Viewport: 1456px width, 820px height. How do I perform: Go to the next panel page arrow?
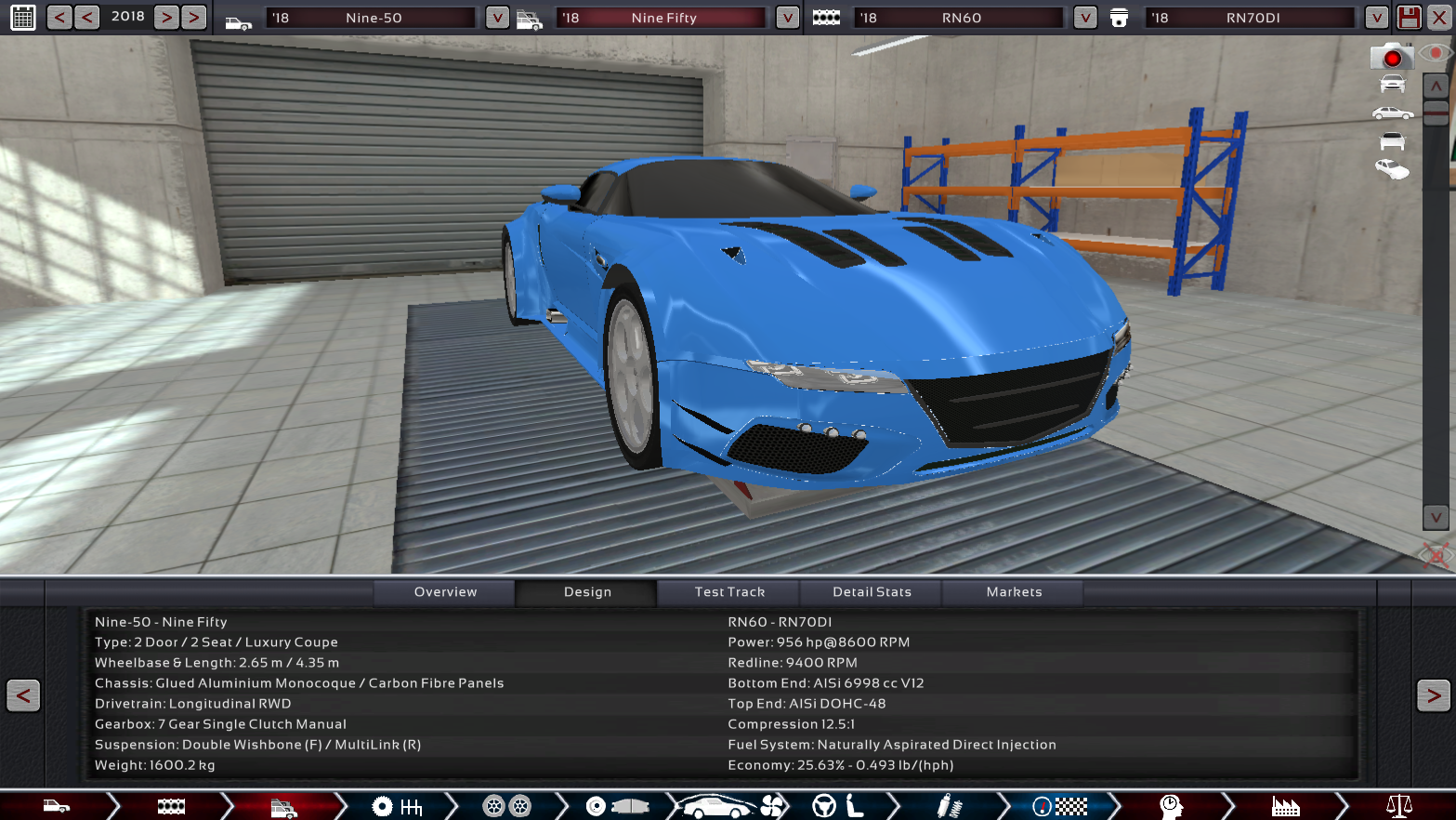coord(1433,695)
